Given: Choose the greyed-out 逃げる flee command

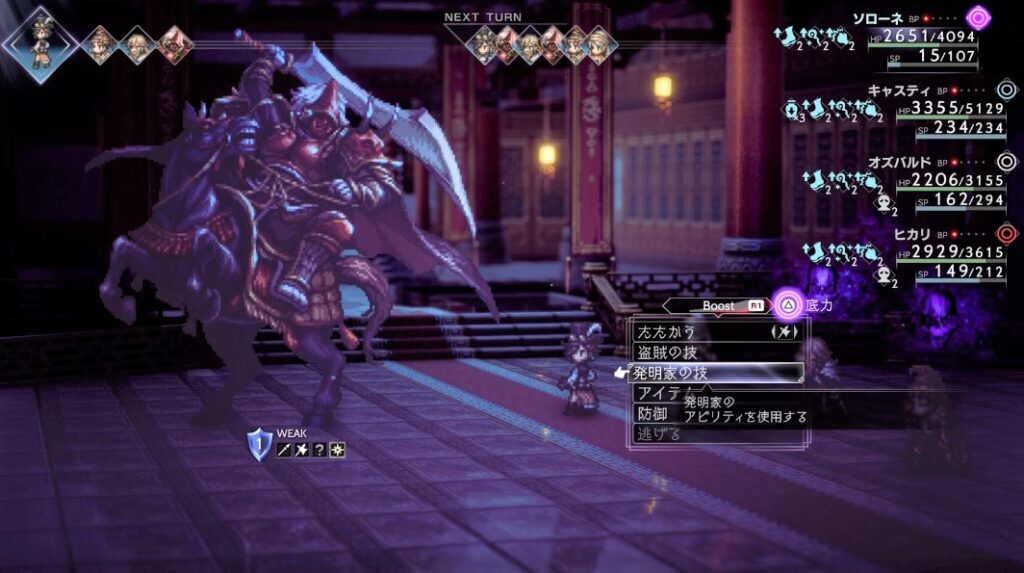Looking at the screenshot, I should (659, 434).
